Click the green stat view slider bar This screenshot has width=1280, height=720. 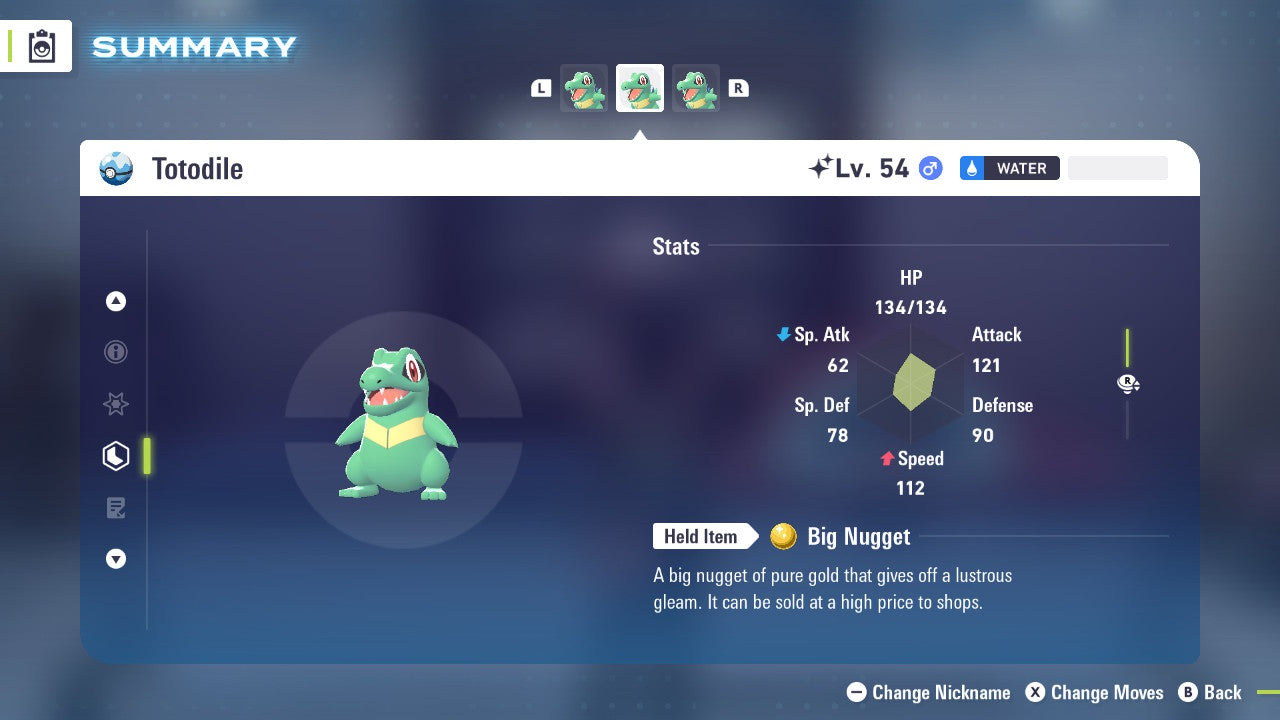click(x=1128, y=345)
